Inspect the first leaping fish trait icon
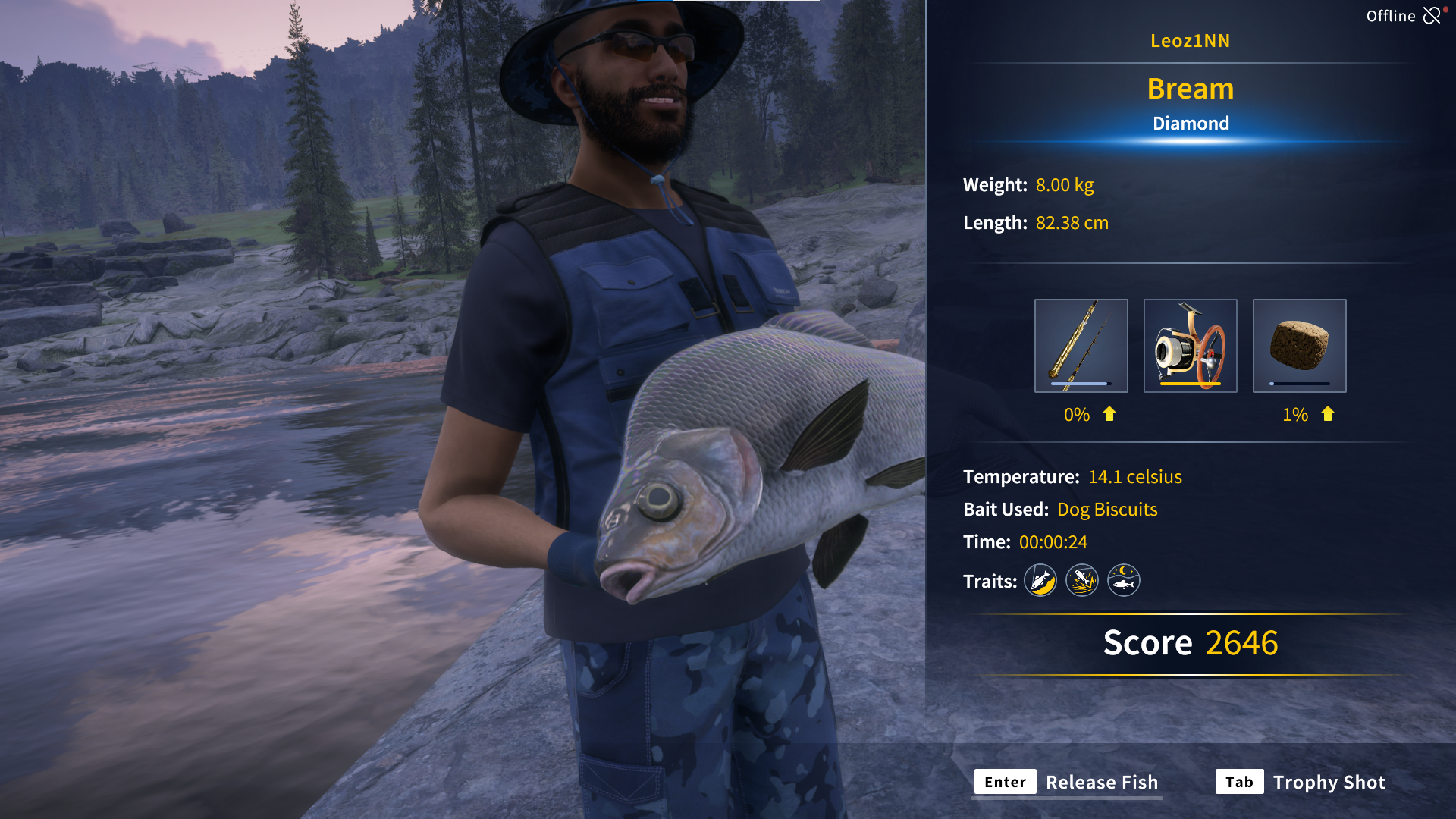1456x819 pixels. [x=1040, y=581]
